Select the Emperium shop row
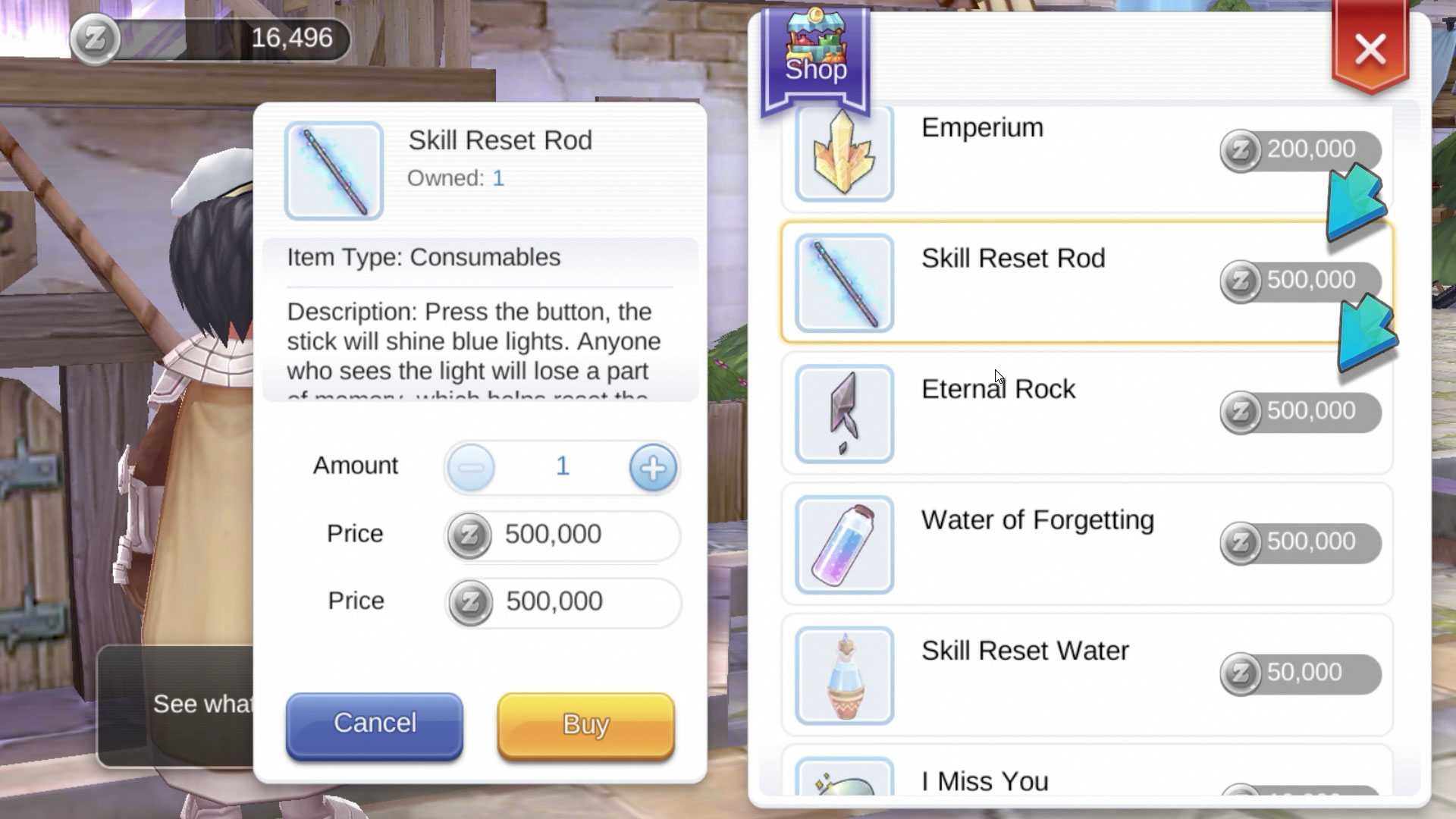Screen dimensions: 1456x819 pos(1084,154)
